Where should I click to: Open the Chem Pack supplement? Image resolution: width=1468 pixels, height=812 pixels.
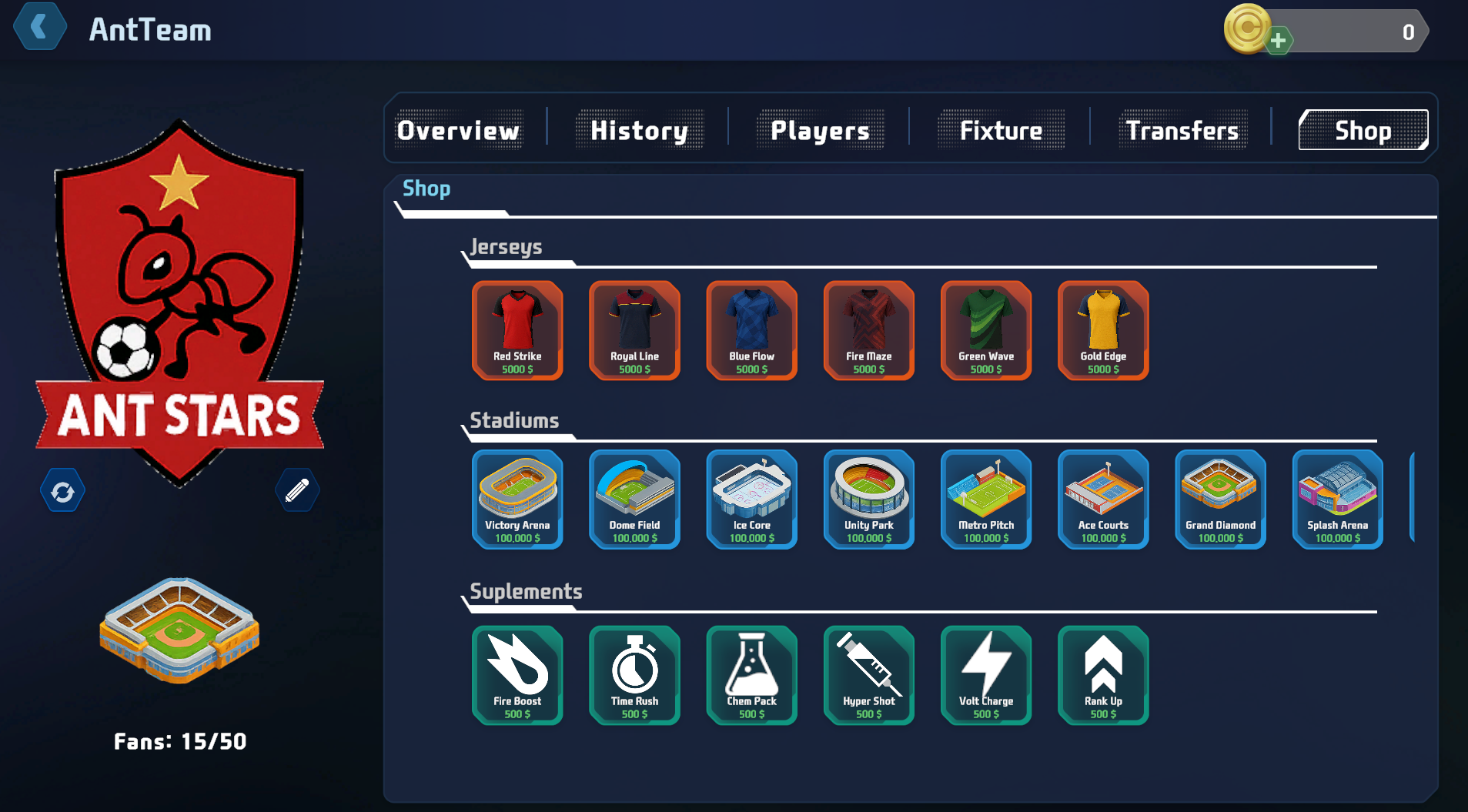(x=752, y=675)
